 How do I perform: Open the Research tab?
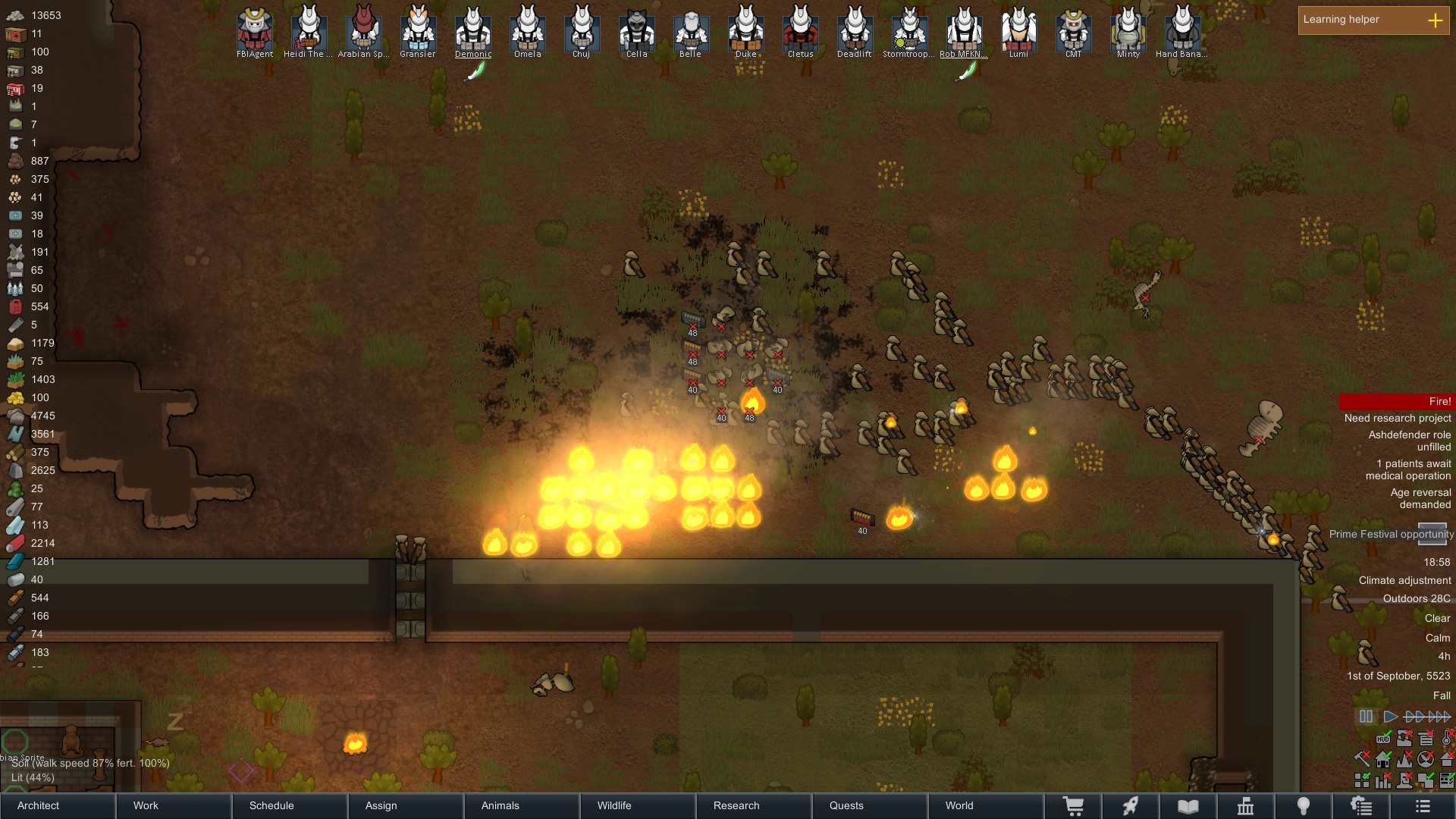coord(754,805)
